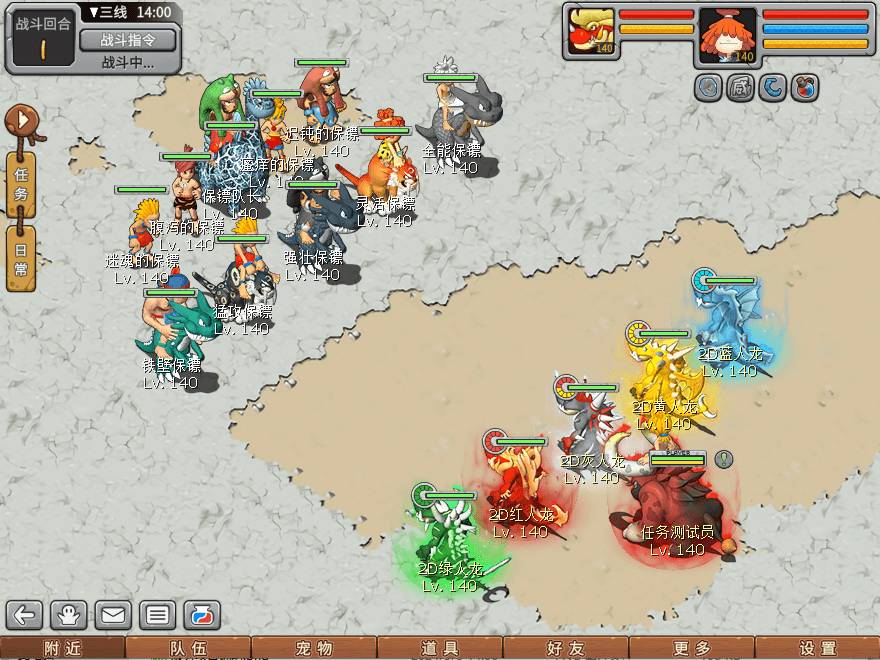Select the orange-haired player portrait

(727, 34)
